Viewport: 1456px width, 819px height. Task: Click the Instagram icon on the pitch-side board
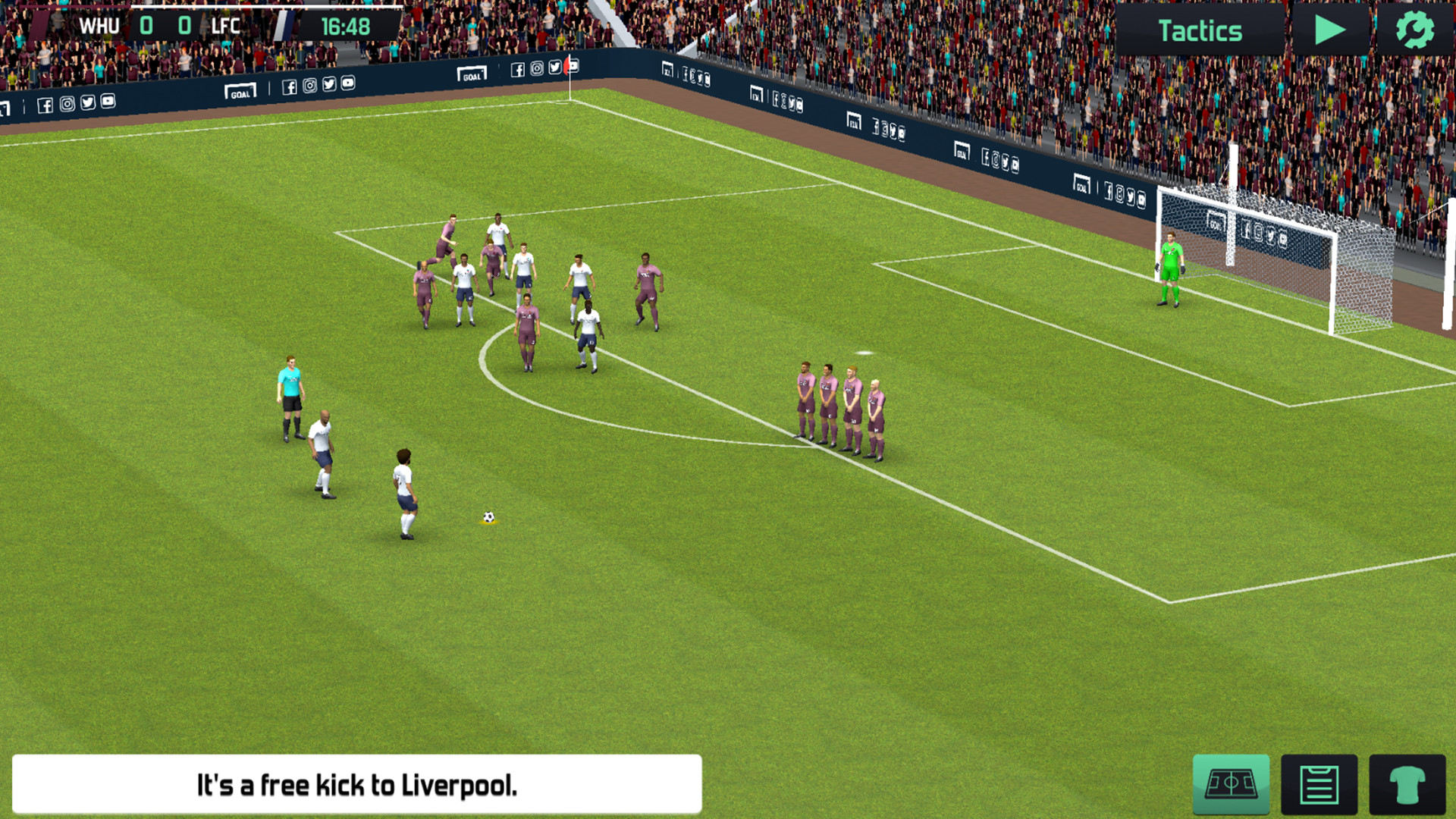point(309,86)
